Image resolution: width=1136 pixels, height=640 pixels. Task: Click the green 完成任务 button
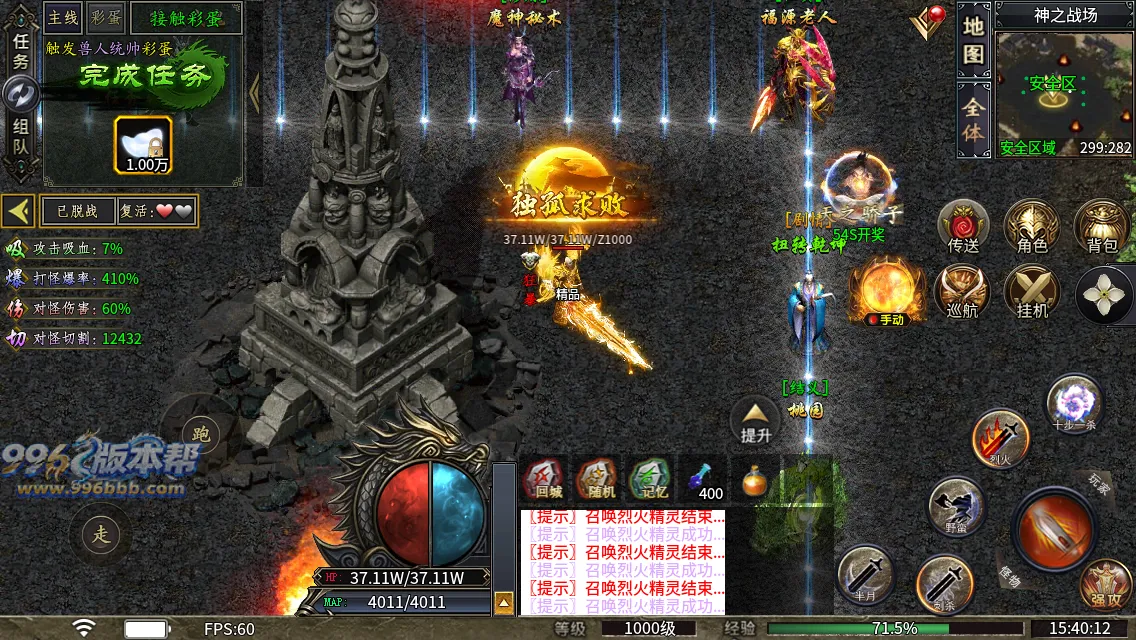pyautogui.click(x=146, y=77)
